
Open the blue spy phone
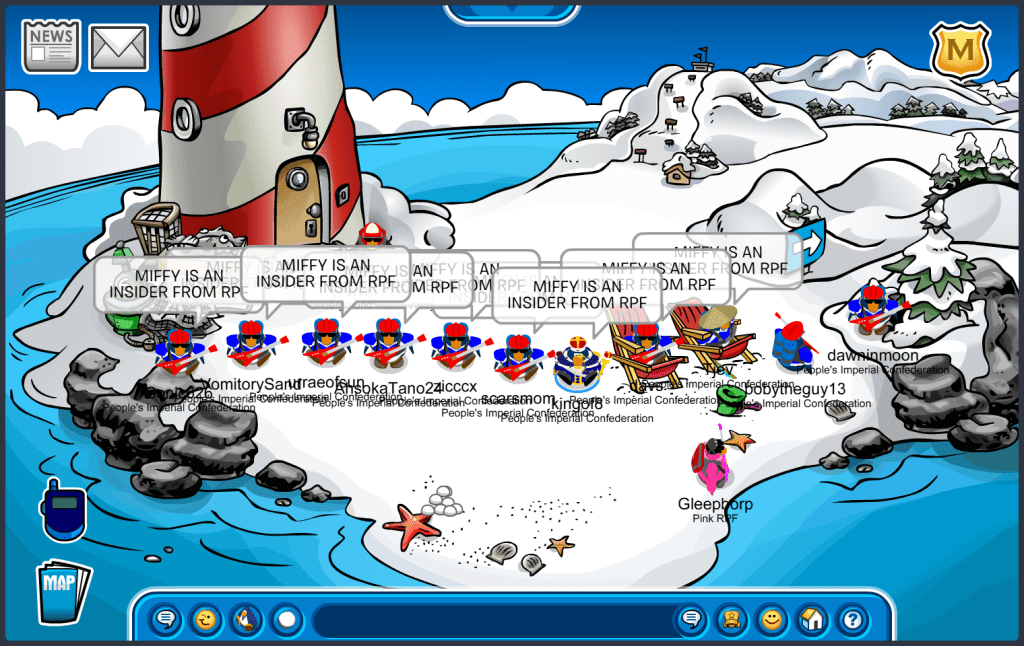point(62,509)
